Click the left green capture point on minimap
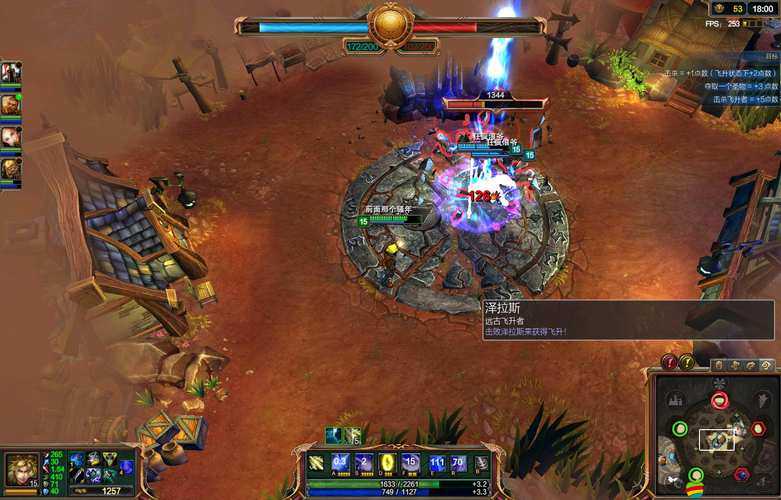Viewport: 781px width, 500px height. [x=680, y=429]
